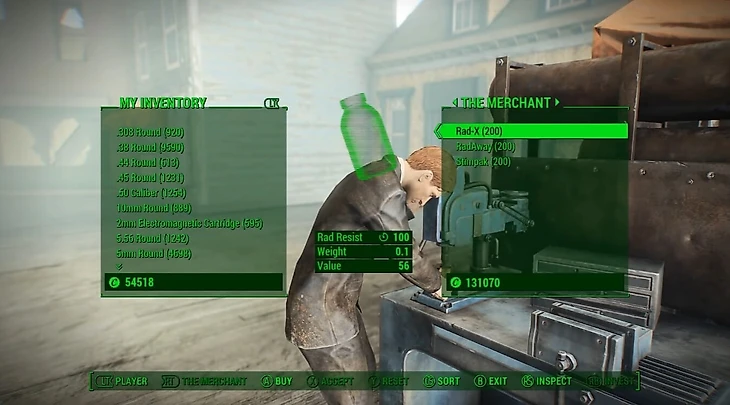
Task: Choose the .44 Round entry
Action: 150,162
